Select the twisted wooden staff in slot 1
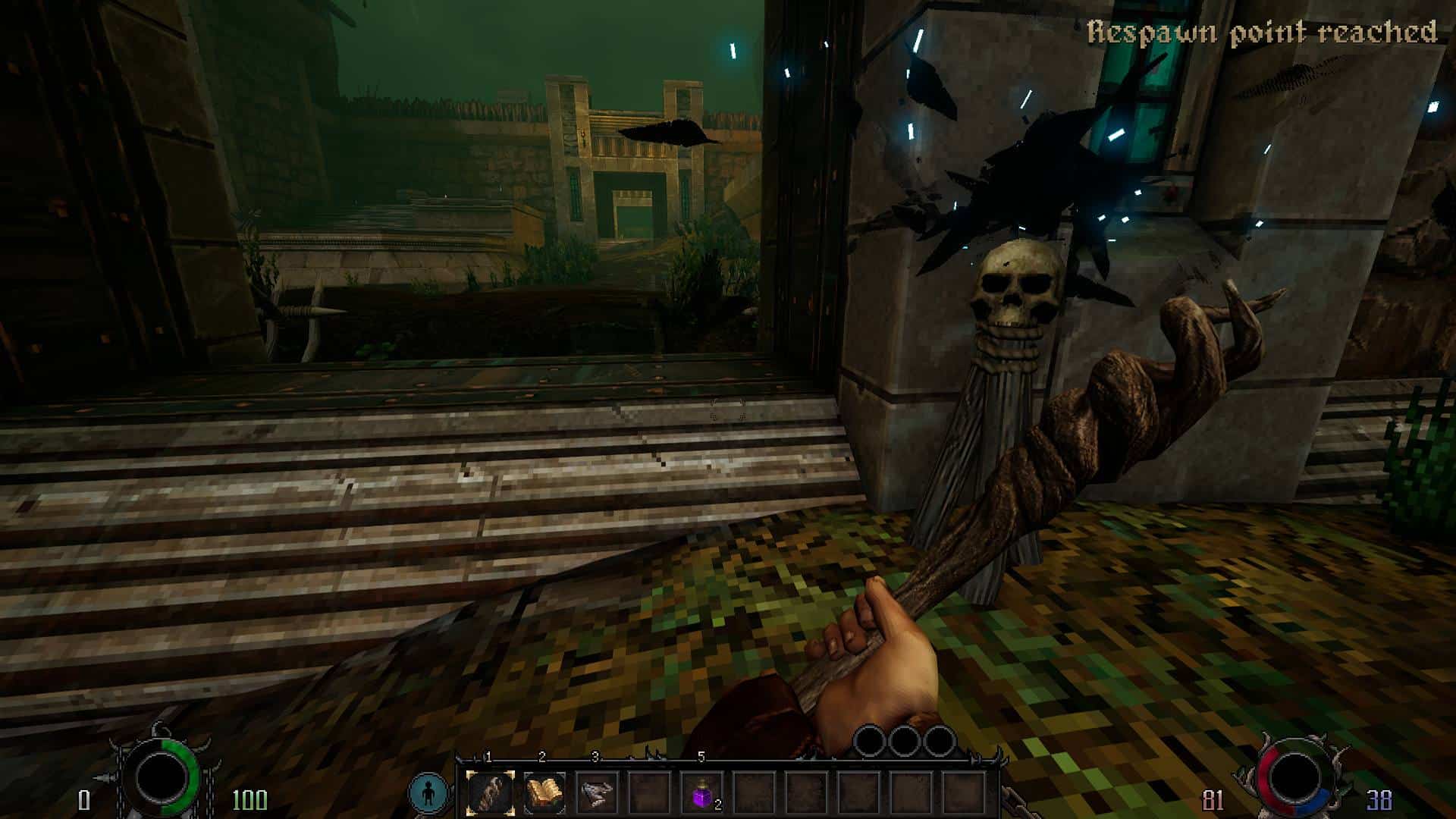Screen dimensions: 1456x819 pos(491,792)
